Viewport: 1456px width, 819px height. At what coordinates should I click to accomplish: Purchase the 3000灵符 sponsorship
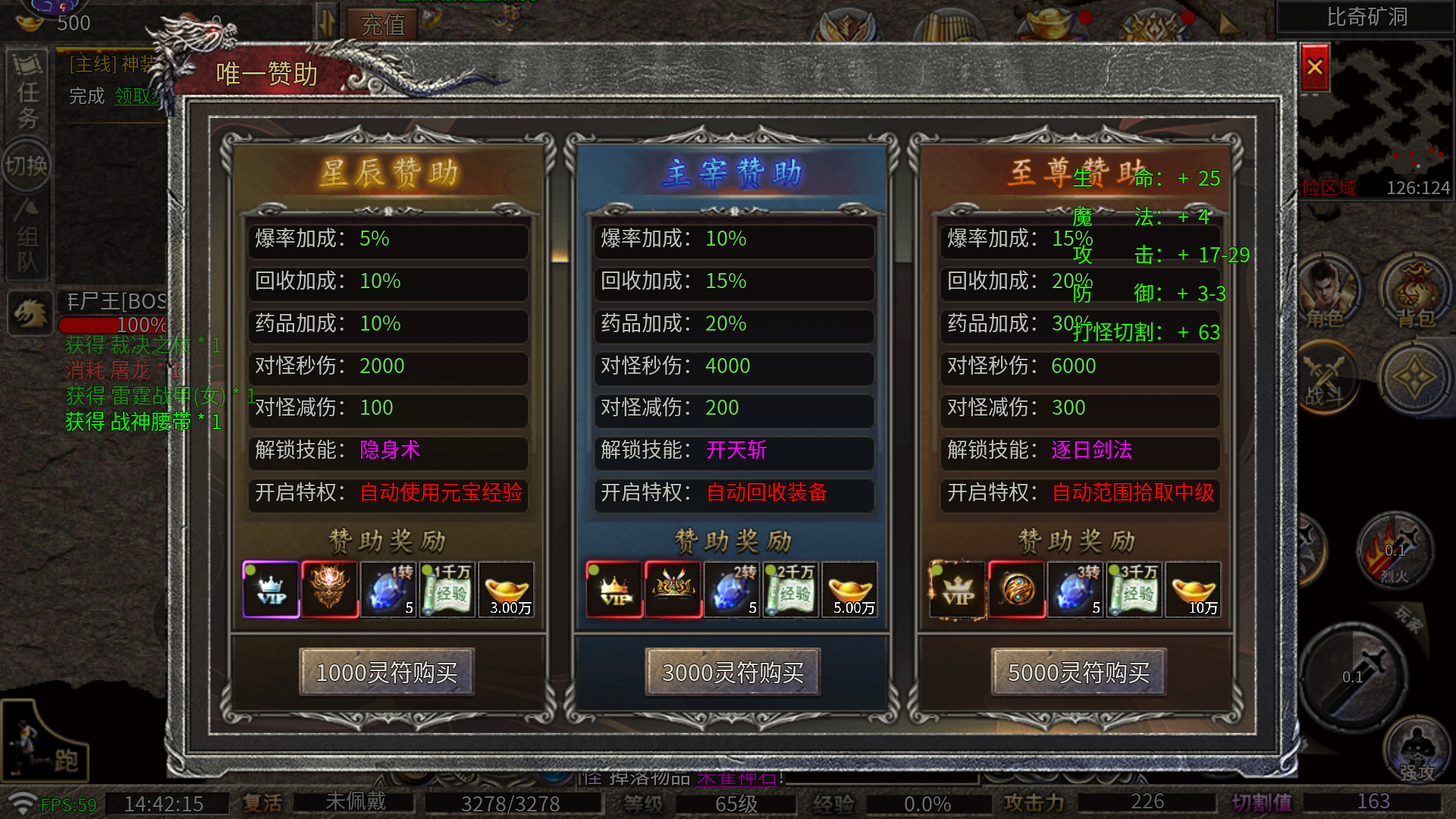[733, 672]
